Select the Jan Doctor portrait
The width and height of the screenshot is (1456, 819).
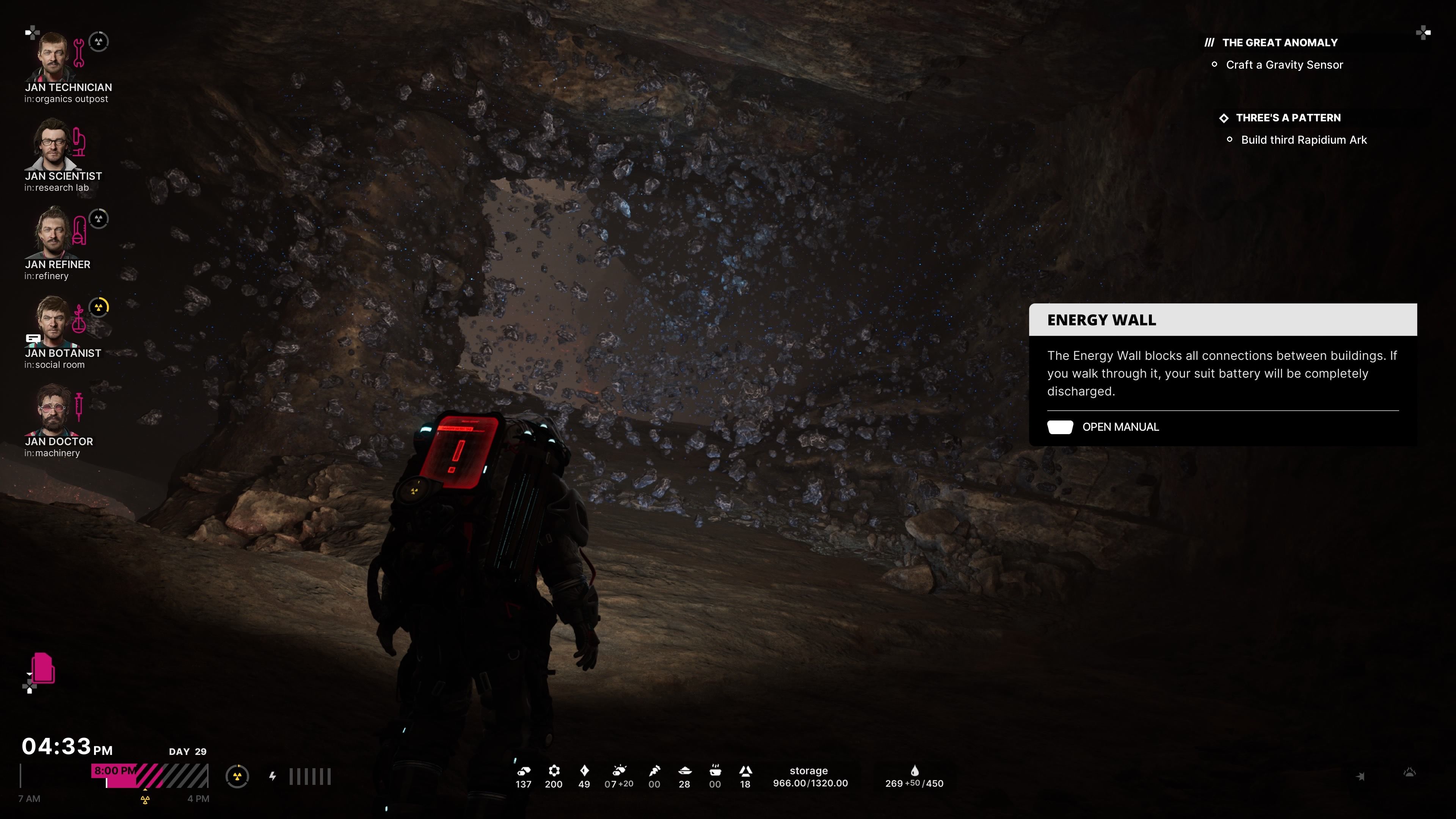point(53,410)
